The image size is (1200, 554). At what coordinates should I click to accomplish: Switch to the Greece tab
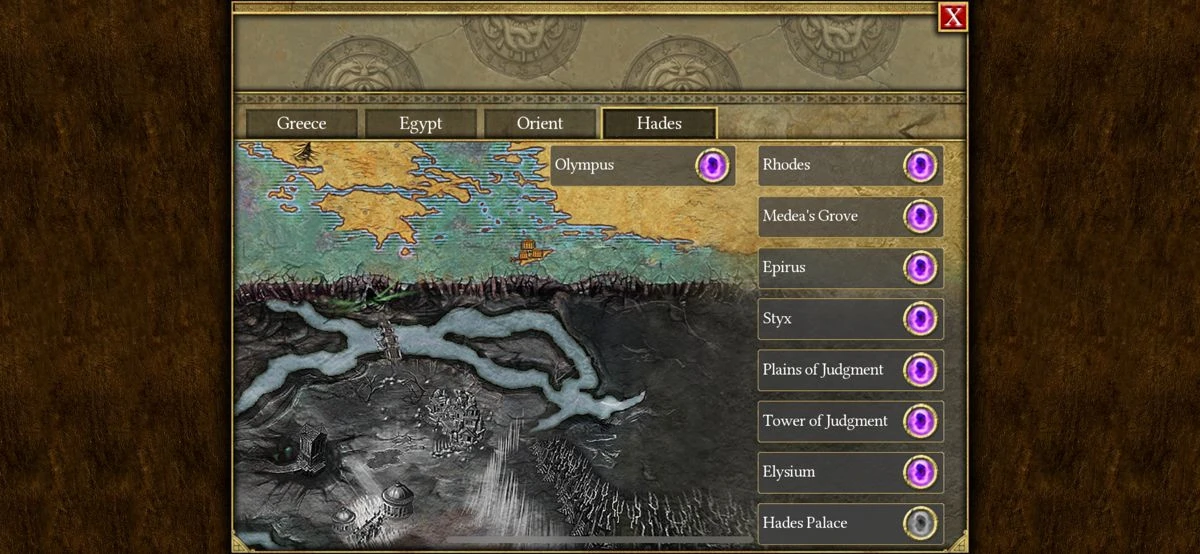click(301, 124)
